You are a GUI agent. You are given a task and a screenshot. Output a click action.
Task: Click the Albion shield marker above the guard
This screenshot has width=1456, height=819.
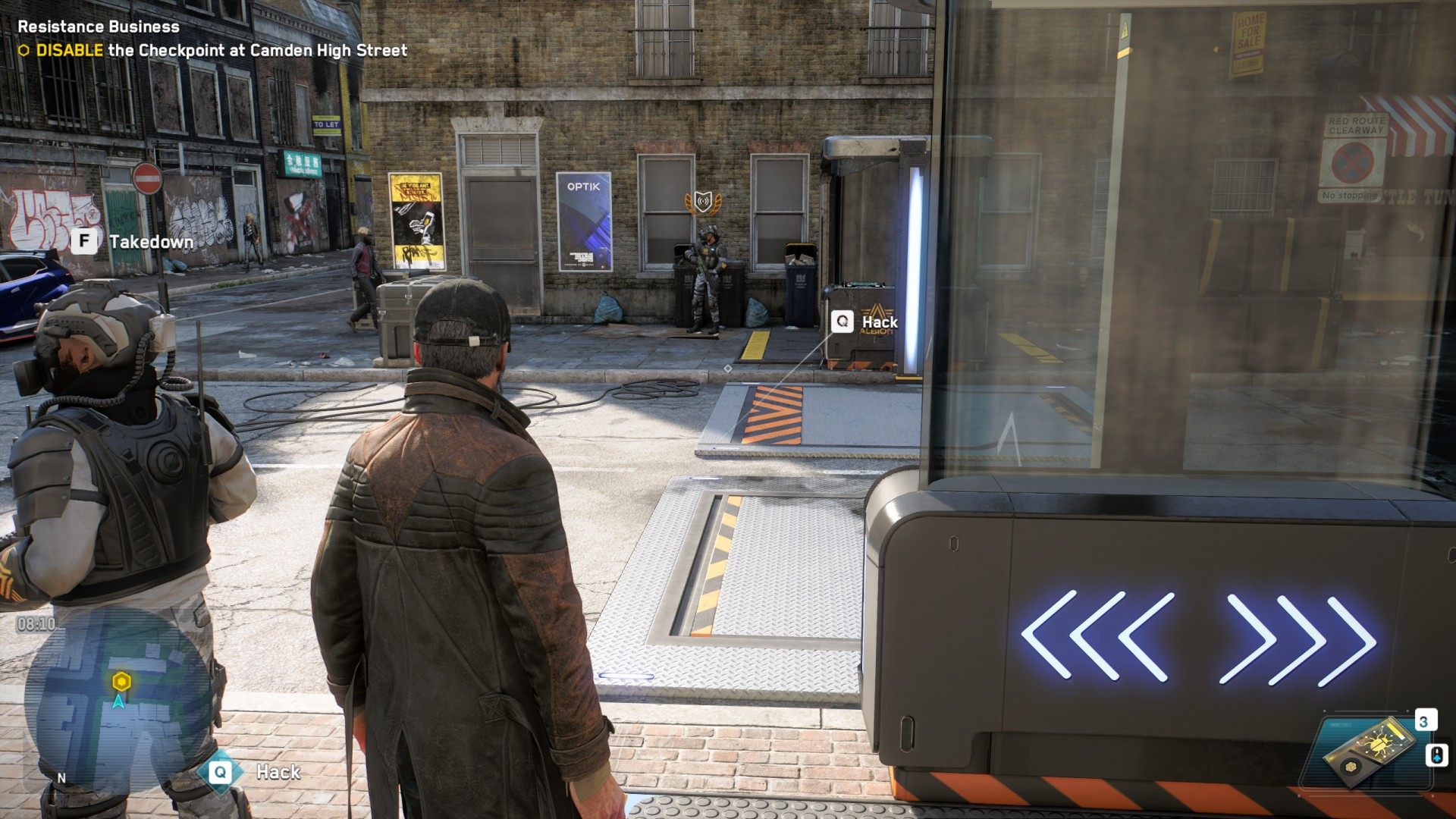click(703, 202)
